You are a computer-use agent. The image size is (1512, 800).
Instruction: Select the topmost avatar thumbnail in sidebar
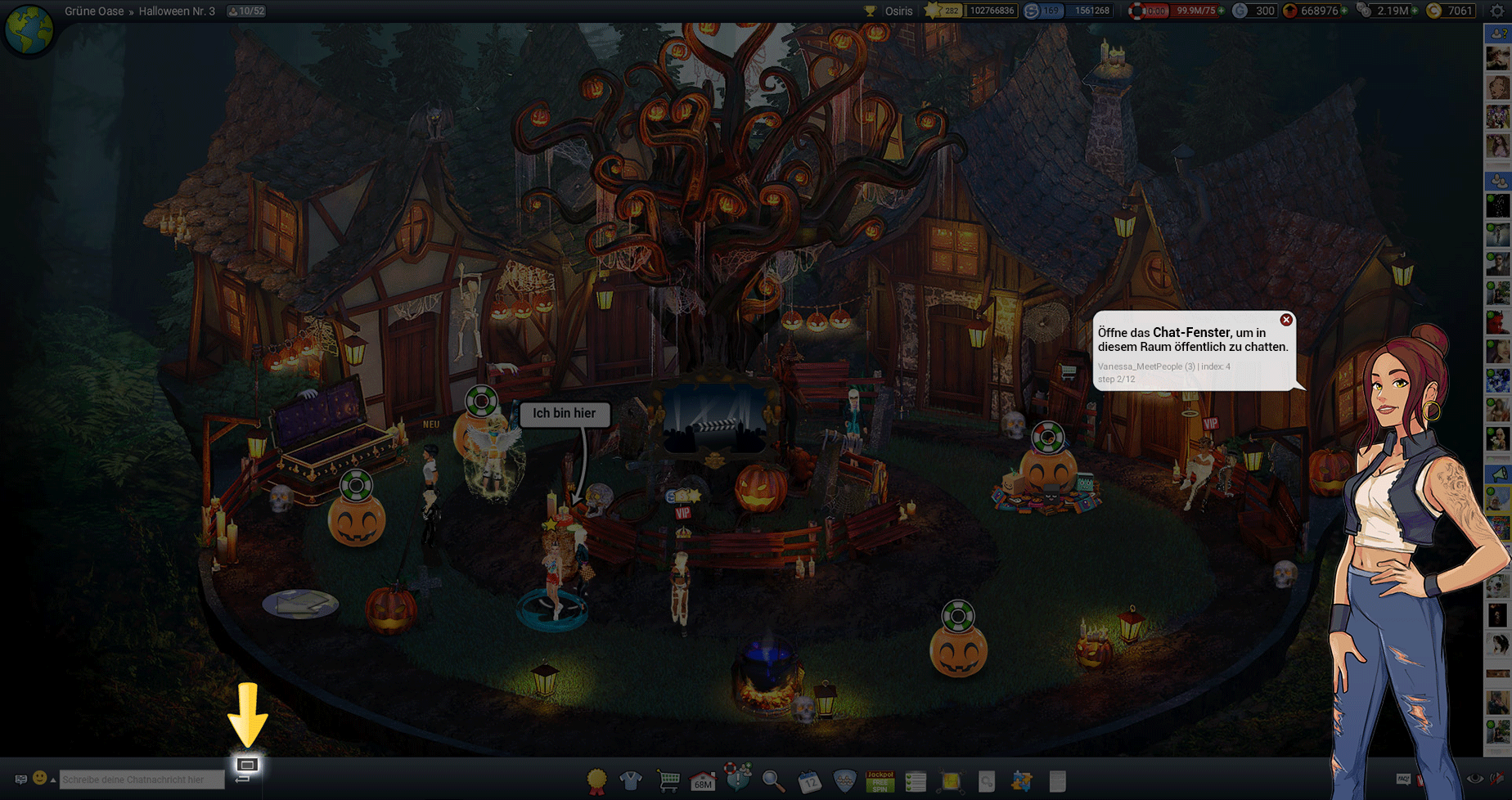coord(1497,58)
